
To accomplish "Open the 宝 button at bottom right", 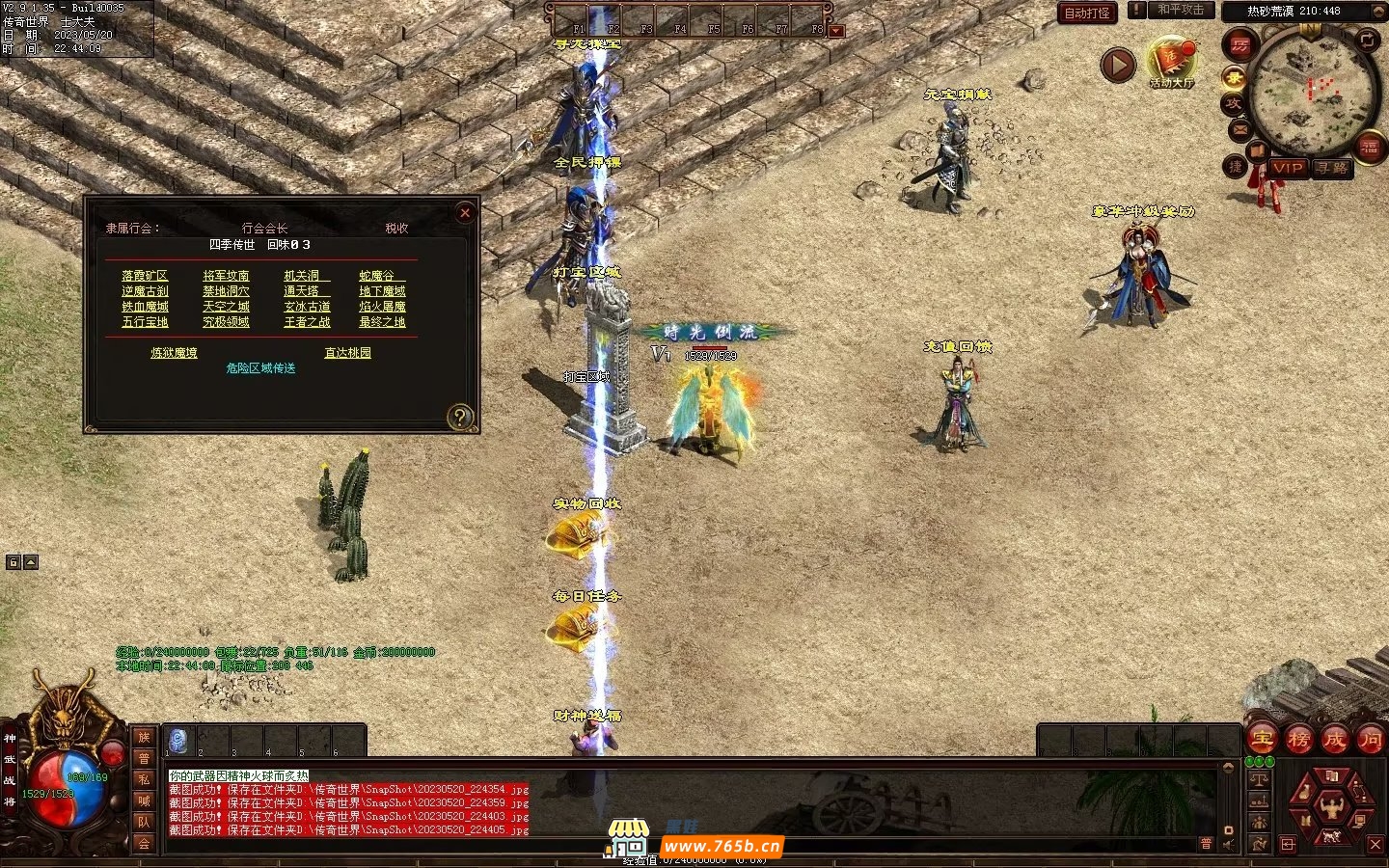I will [x=1262, y=740].
